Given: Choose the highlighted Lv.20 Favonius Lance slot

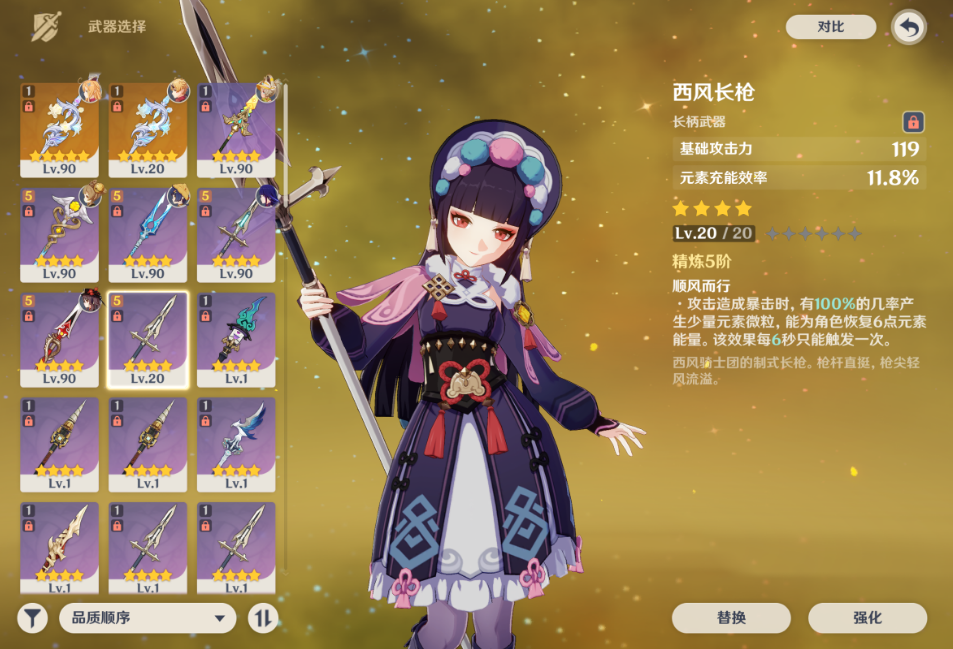Looking at the screenshot, I should tap(147, 339).
